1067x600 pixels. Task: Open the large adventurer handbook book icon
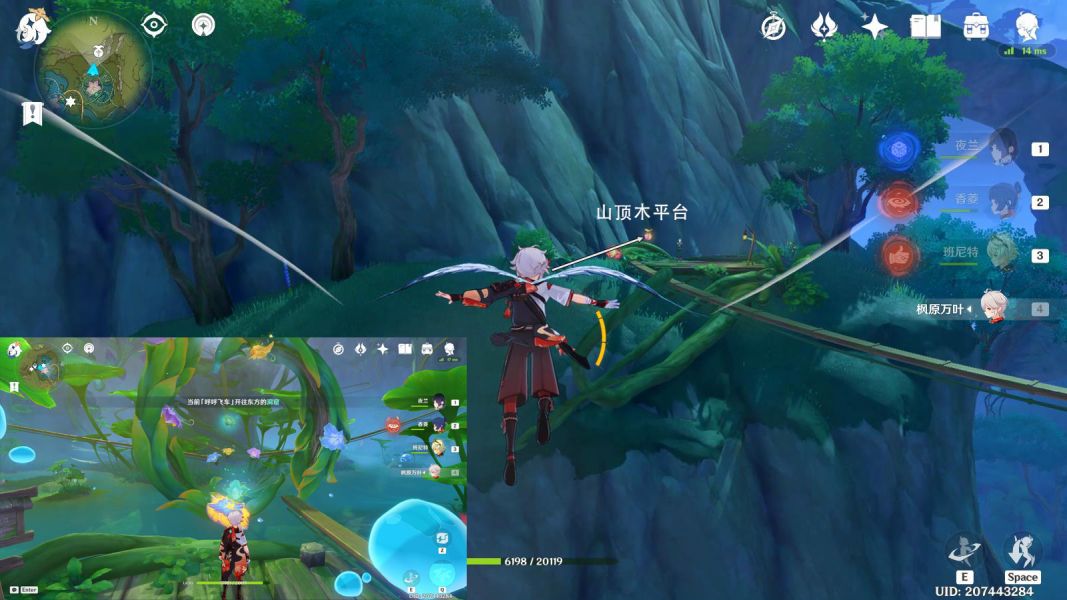click(x=925, y=27)
